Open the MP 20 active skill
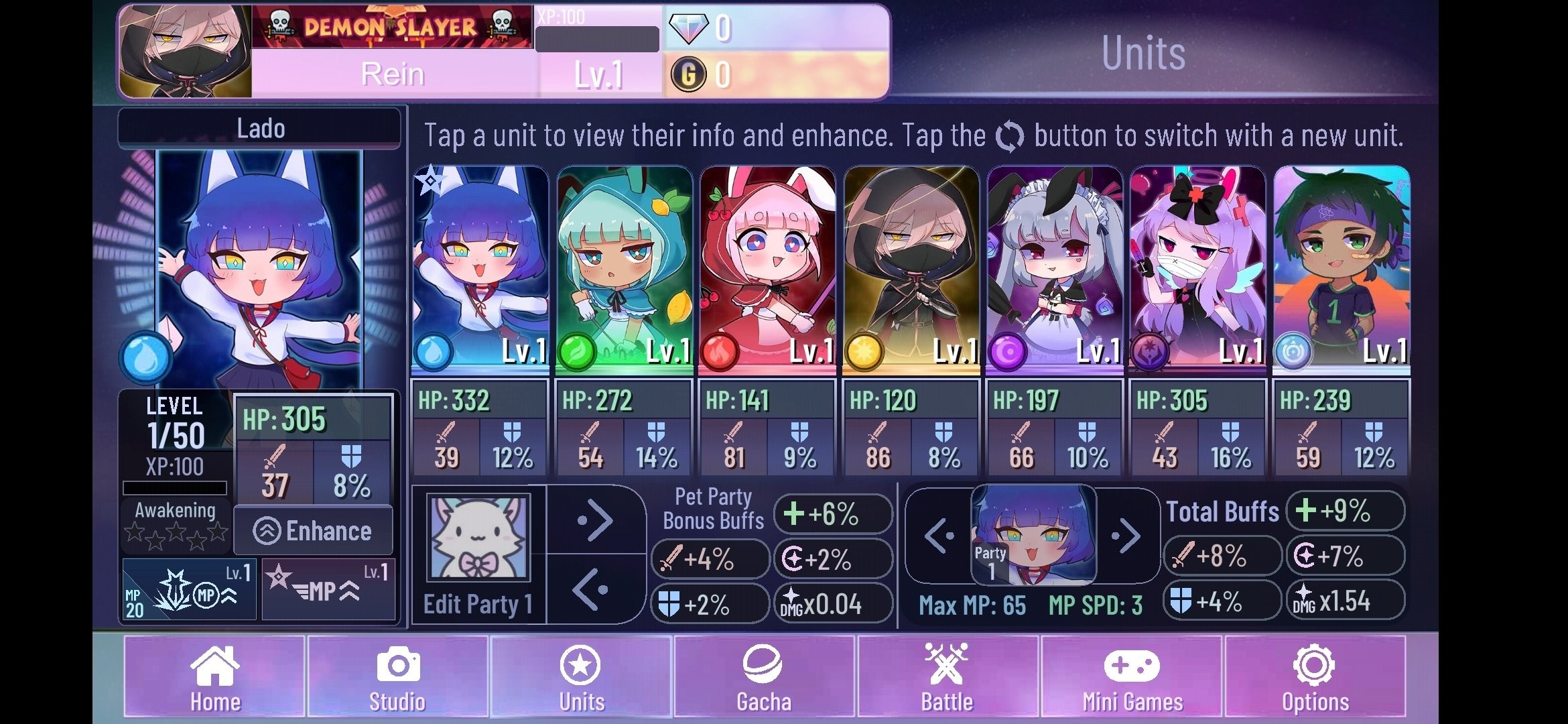1568x724 pixels. [189, 590]
